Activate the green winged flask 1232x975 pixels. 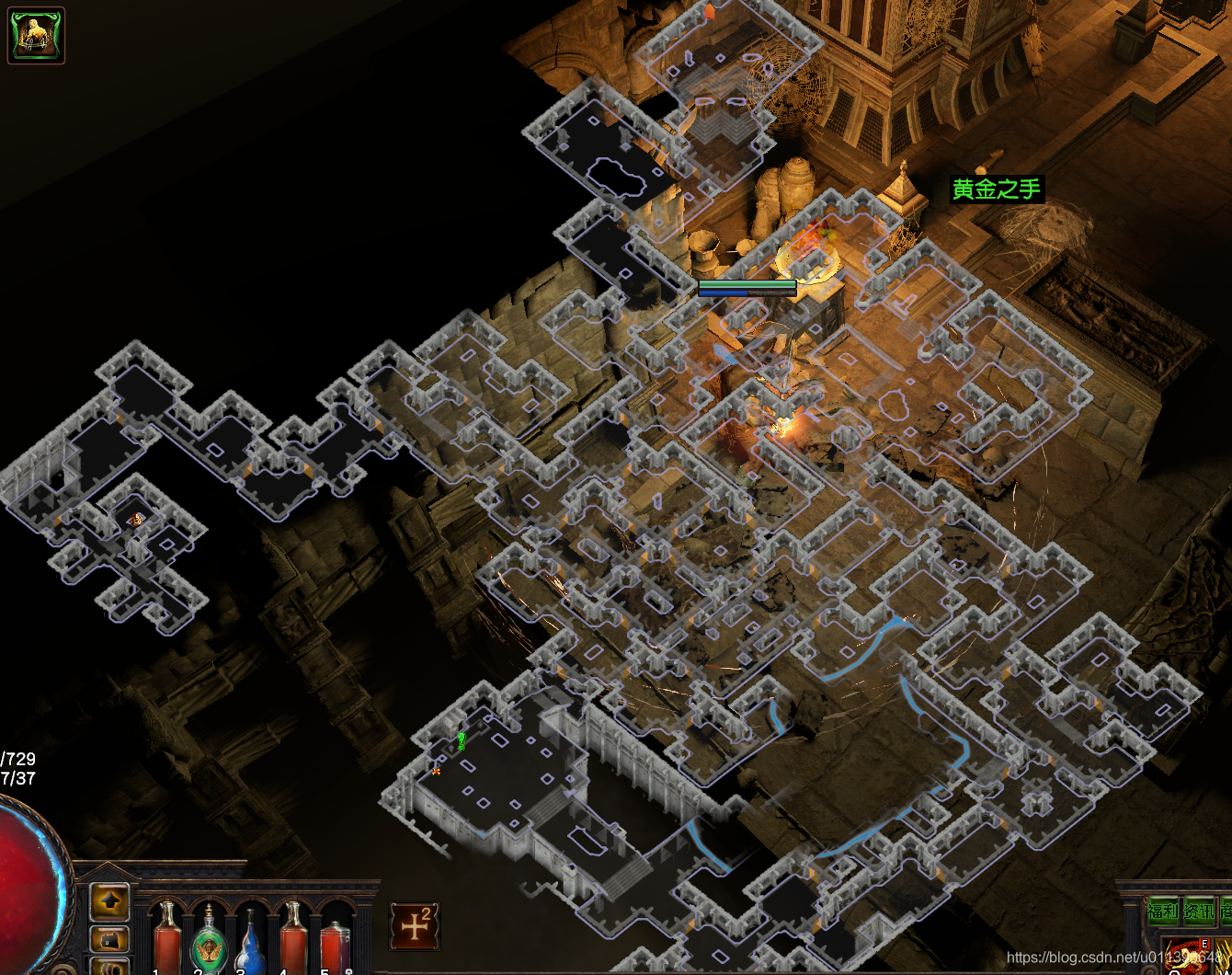(210, 940)
